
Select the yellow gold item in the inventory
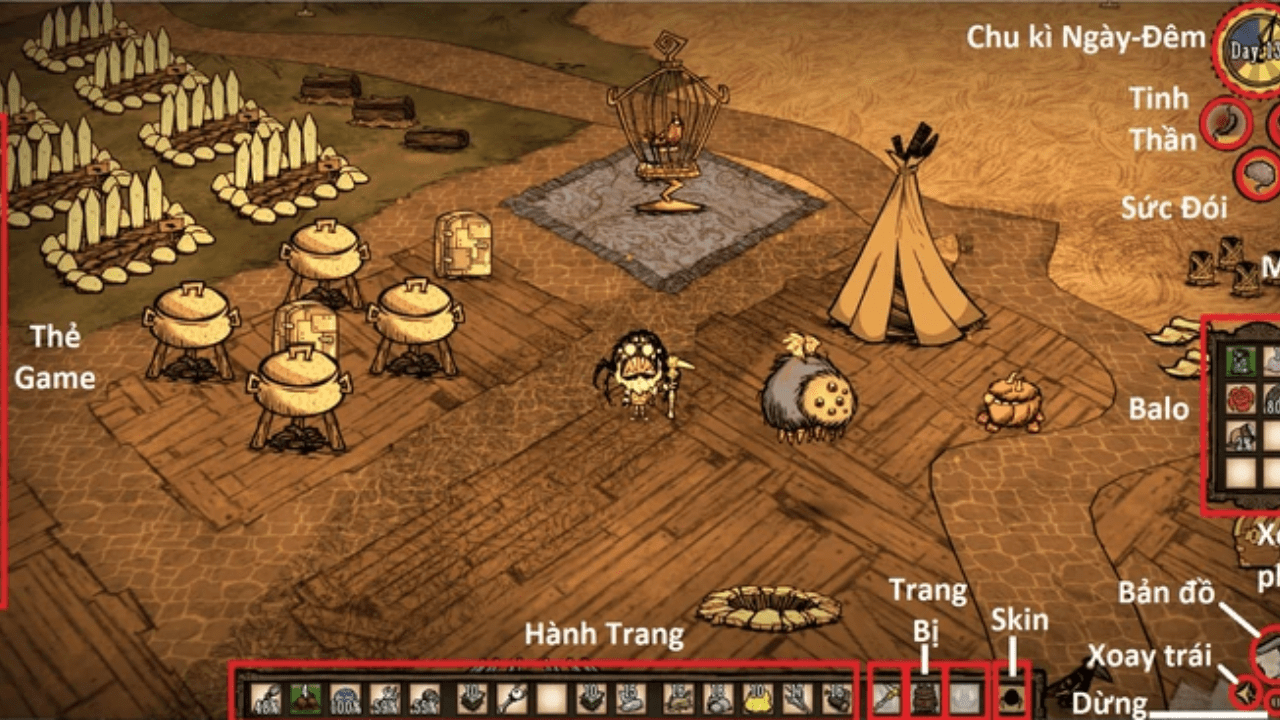tap(756, 697)
